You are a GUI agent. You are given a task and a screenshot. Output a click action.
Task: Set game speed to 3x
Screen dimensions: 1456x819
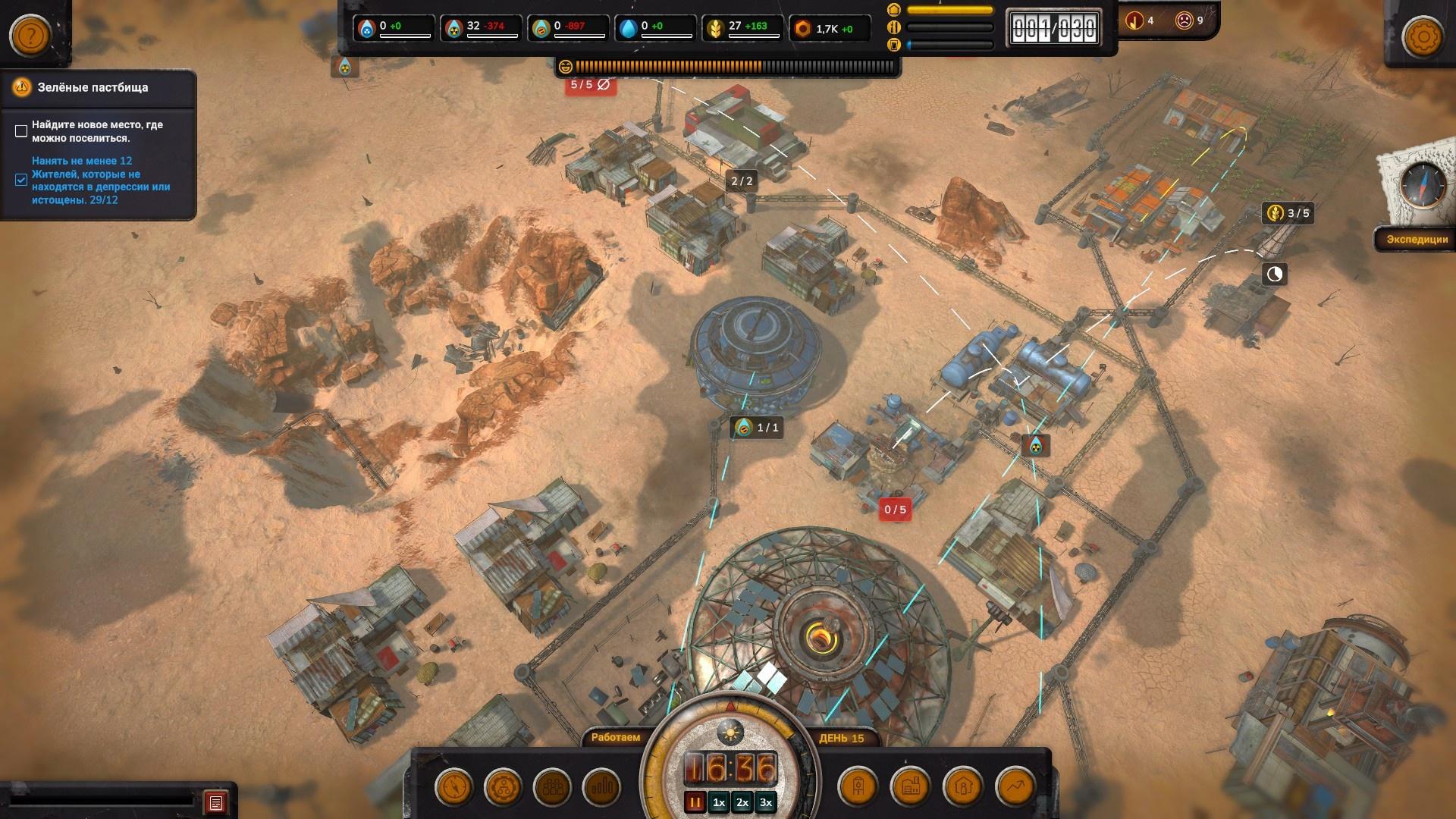coord(766,802)
